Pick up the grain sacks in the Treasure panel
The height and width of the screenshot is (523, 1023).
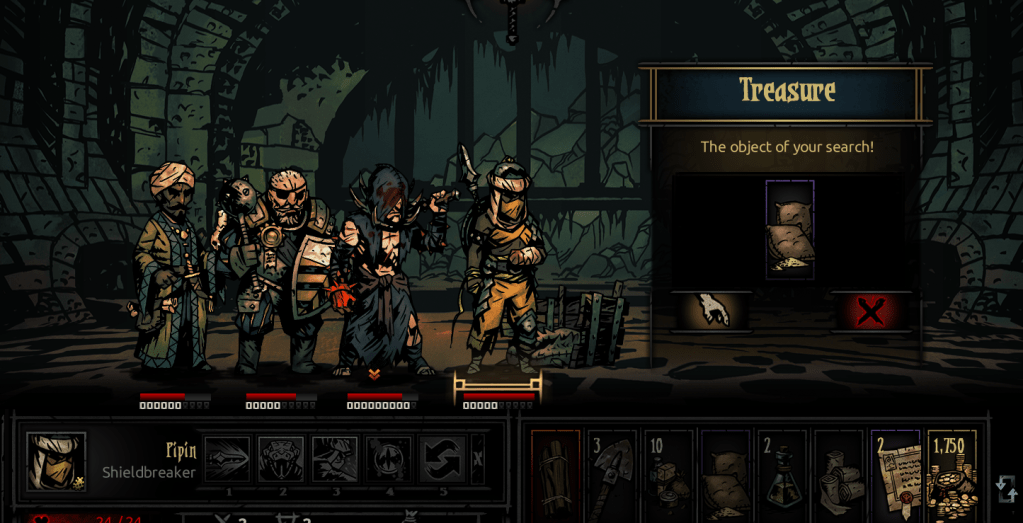click(790, 230)
